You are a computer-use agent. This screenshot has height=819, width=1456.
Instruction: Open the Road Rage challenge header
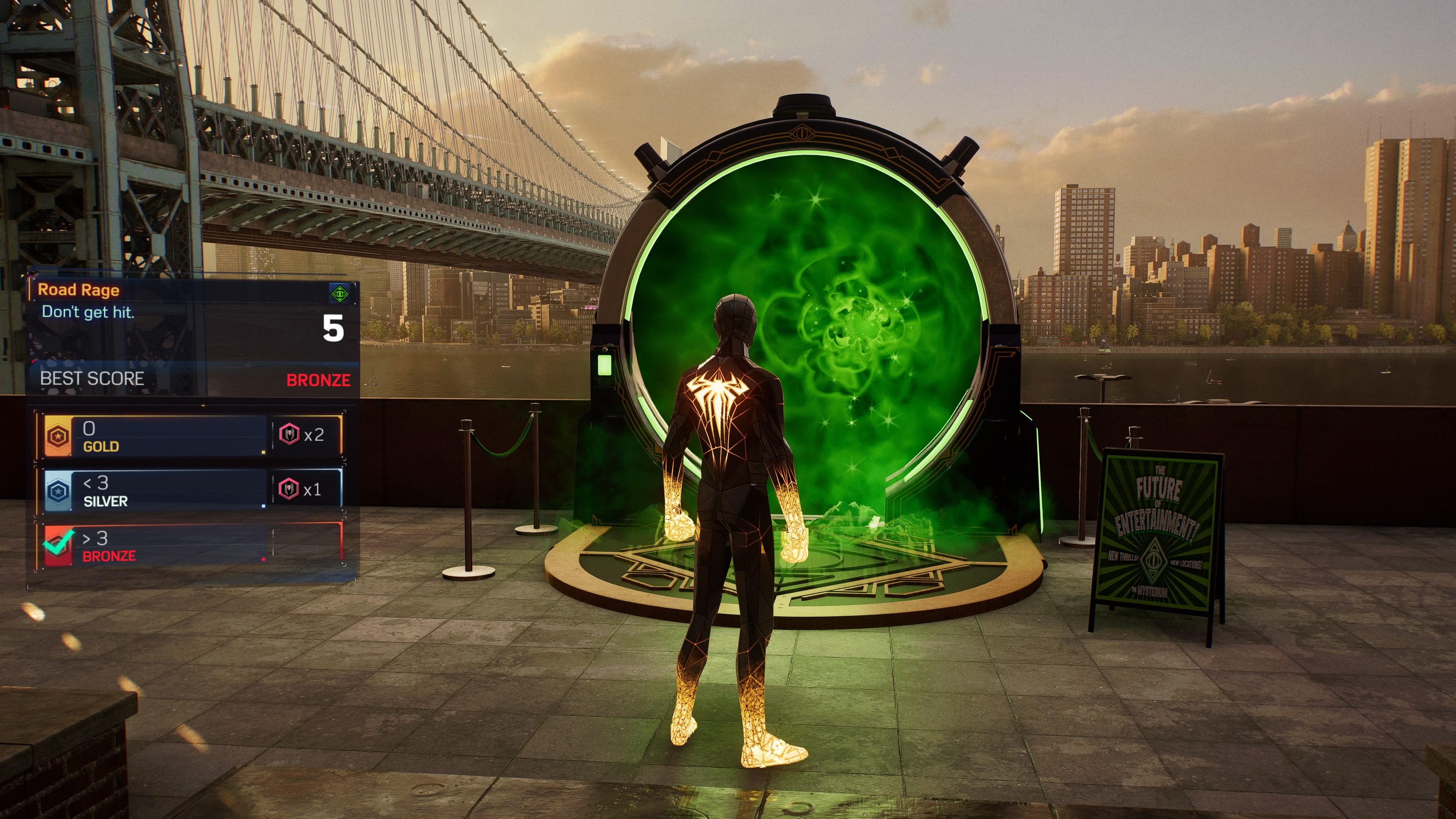[x=78, y=290]
